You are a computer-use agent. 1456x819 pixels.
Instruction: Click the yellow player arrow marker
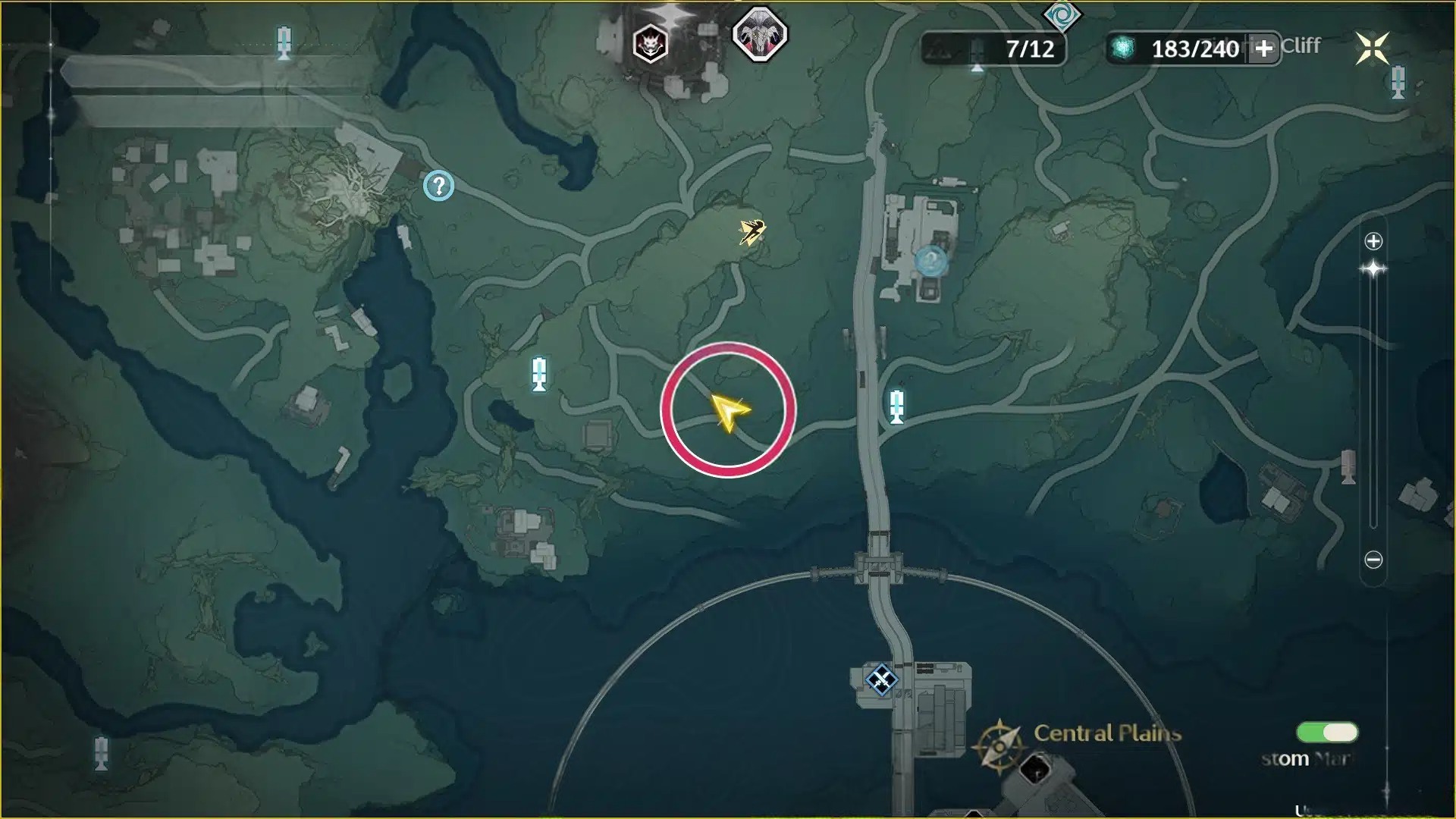tap(729, 412)
